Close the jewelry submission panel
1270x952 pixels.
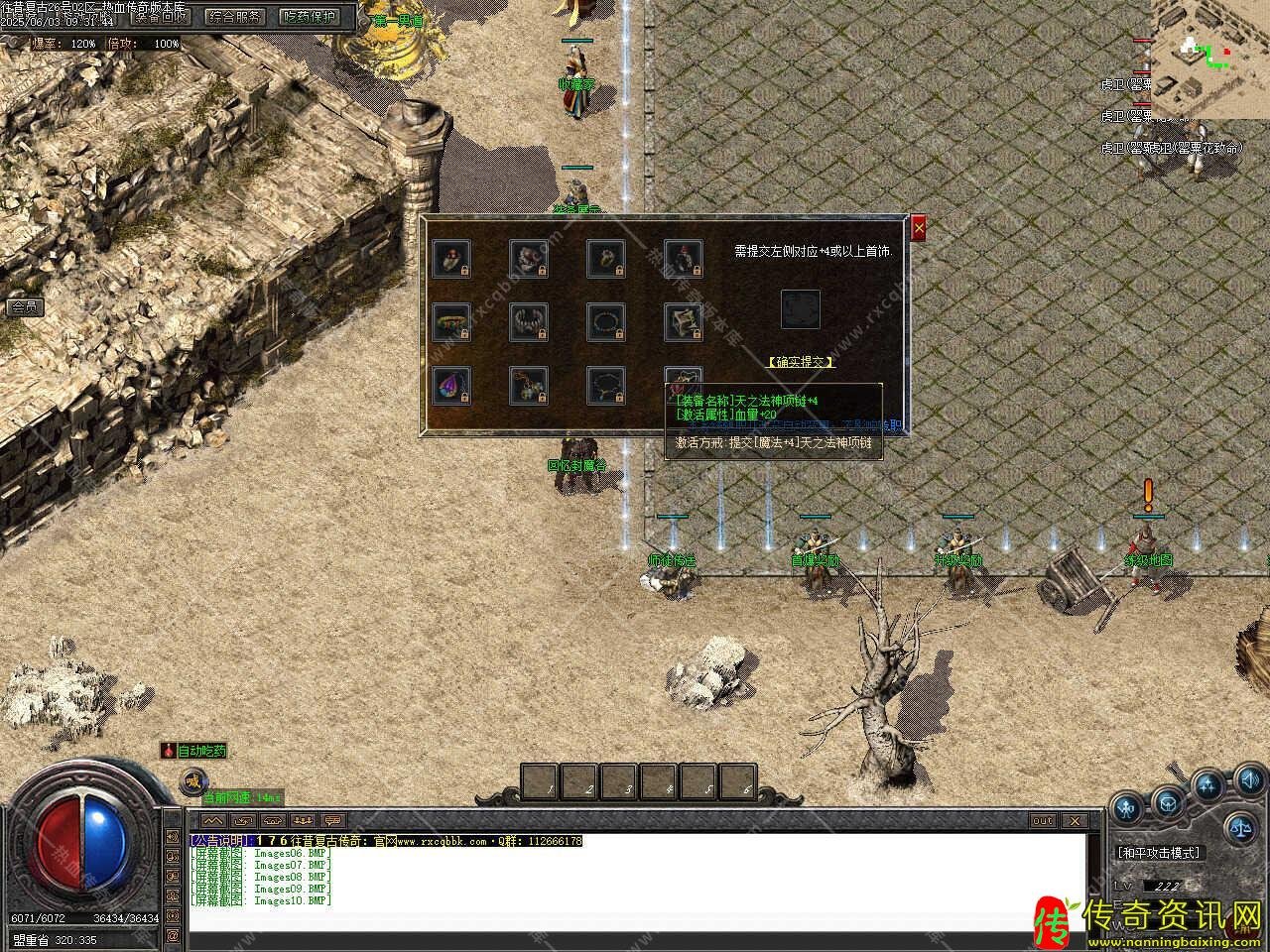[x=919, y=229]
